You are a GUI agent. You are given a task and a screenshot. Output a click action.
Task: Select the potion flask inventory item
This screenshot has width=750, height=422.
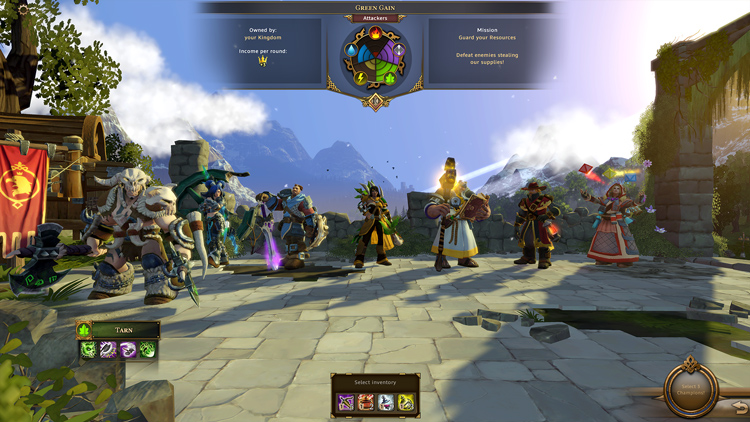click(386, 402)
